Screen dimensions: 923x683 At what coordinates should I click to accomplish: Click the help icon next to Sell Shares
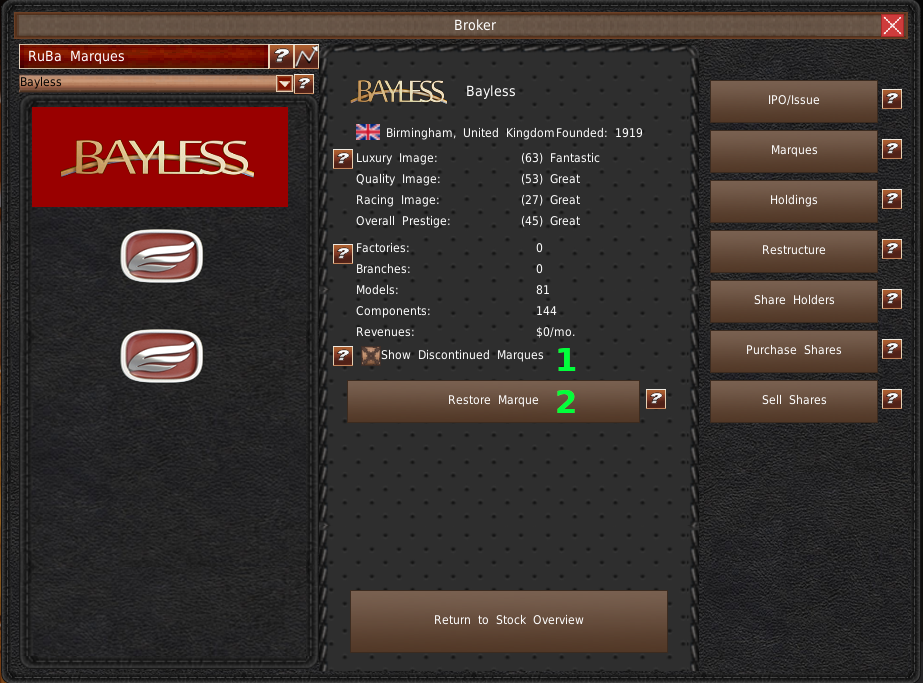coord(892,399)
